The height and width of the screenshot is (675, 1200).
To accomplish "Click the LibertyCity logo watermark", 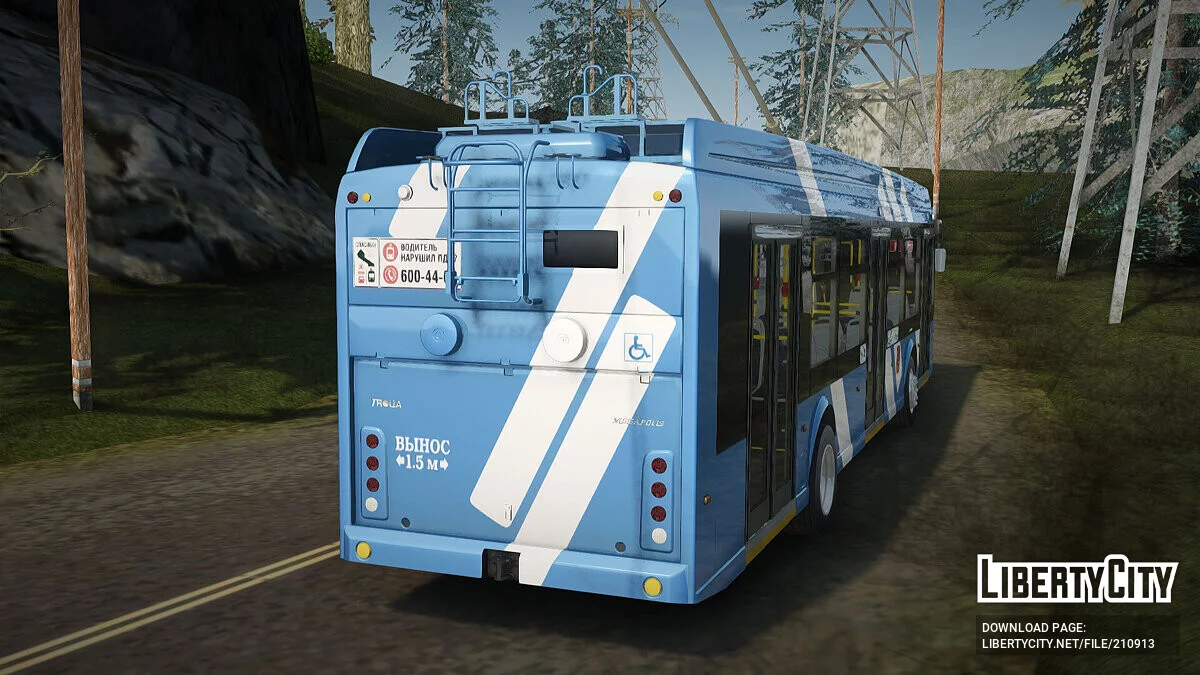I will (1077, 579).
